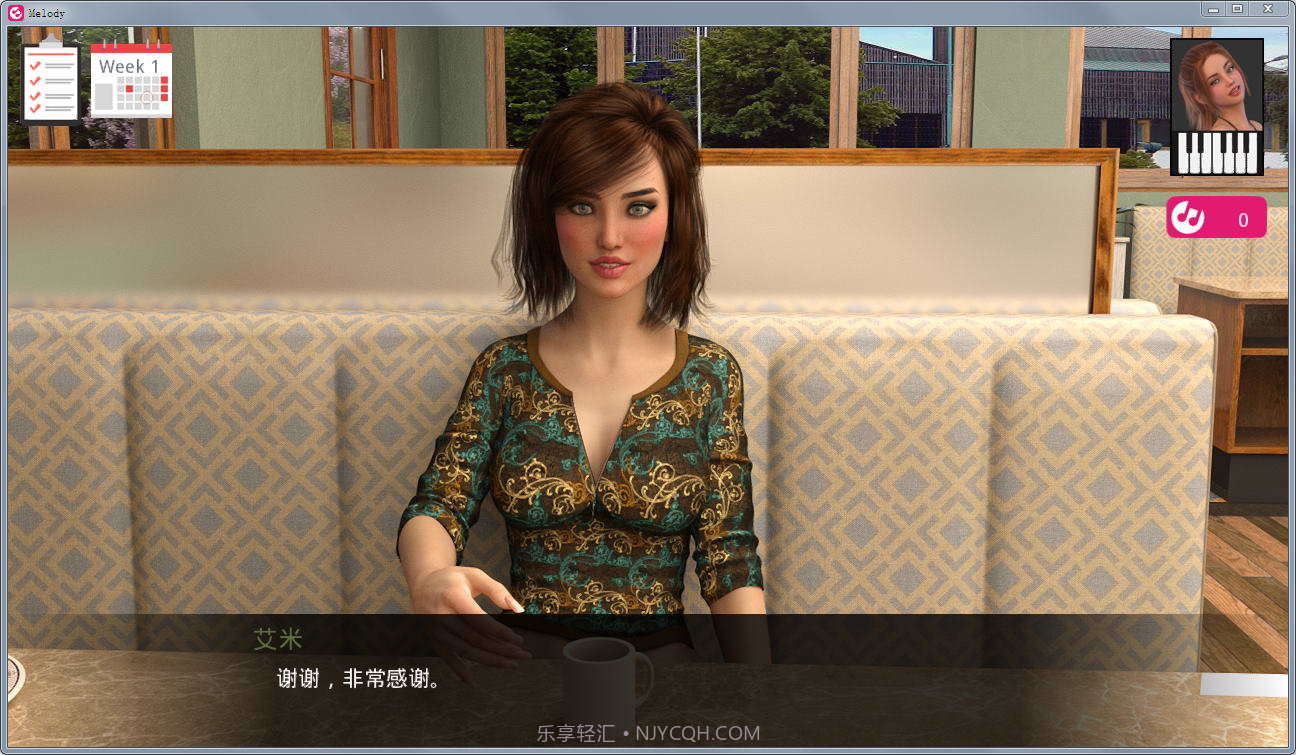Click the pink music note icon
1296x755 pixels.
1190,218
